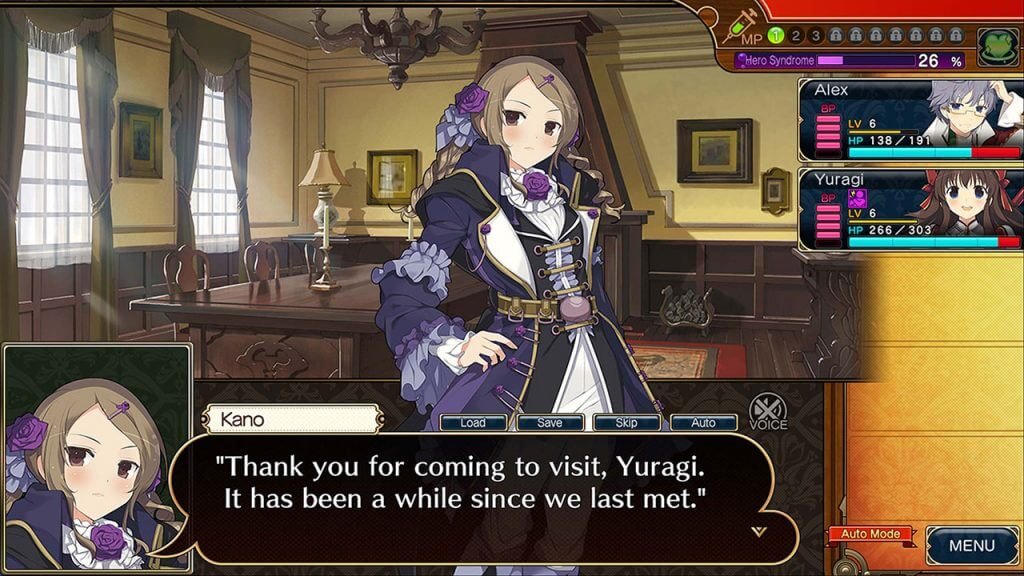
Task: Open the Load game screen
Action: tap(473, 423)
